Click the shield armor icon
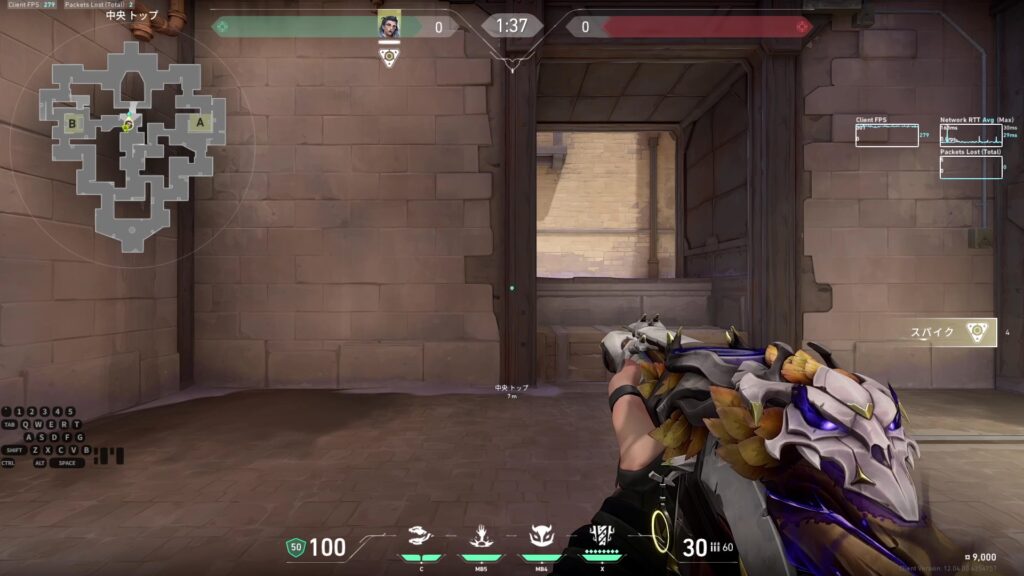This screenshot has height=576, width=1024. [295, 547]
